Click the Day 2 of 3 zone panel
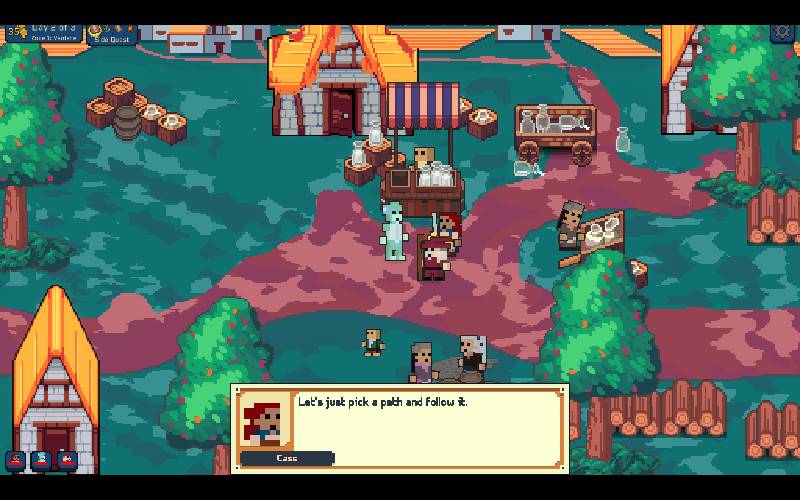The width and height of the screenshot is (800, 500). tap(44, 31)
